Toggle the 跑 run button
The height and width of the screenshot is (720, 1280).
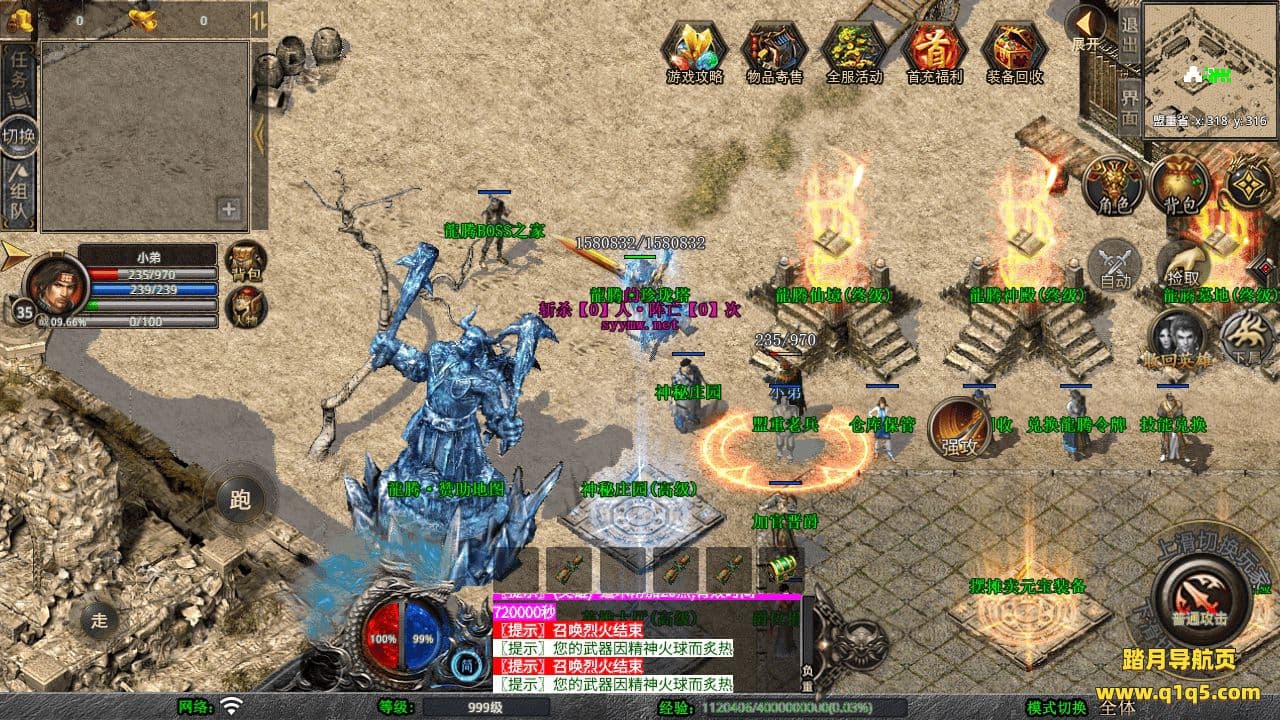240,499
